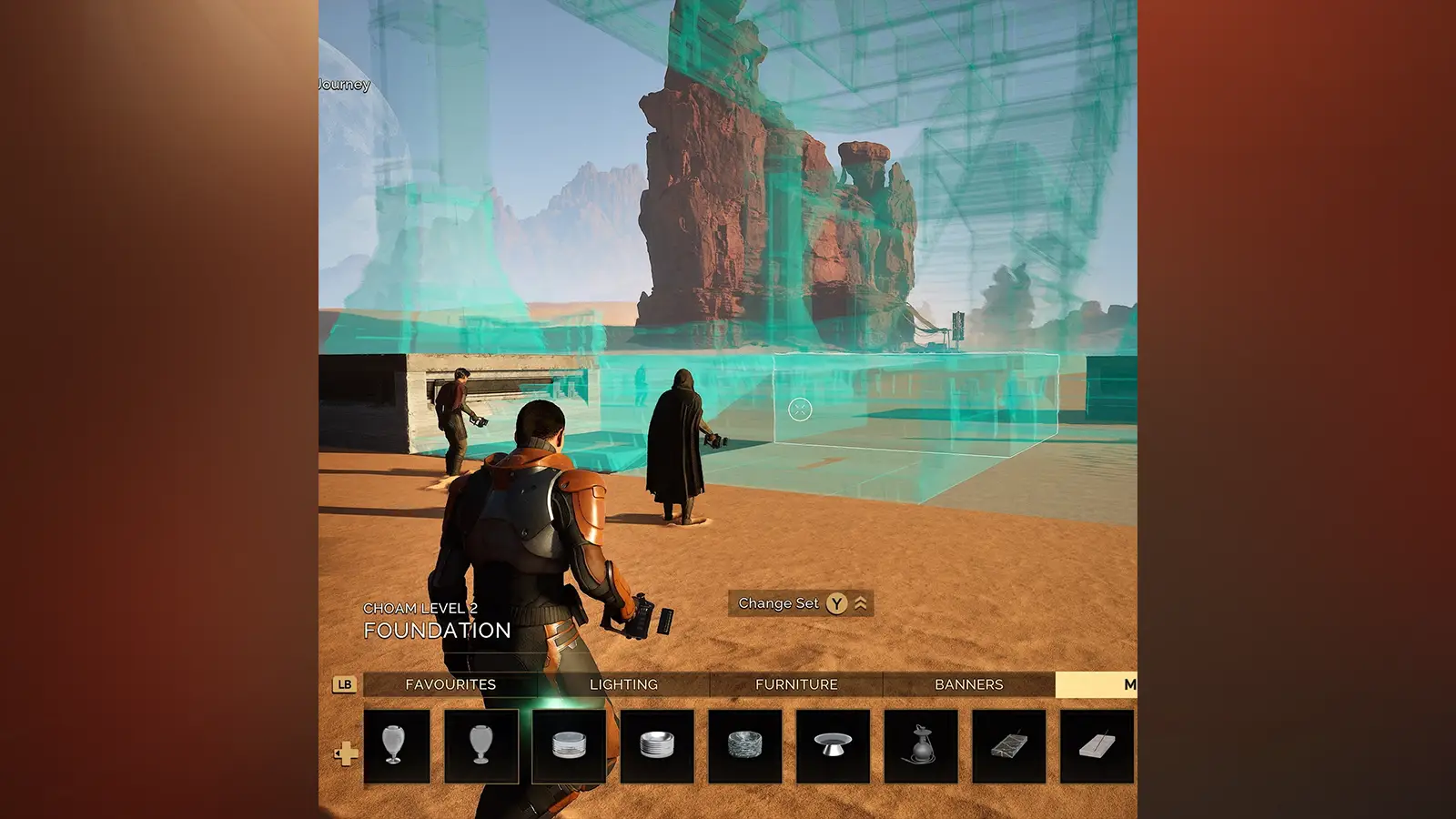
Task: Switch to the FAVOURITES tab
Action: [x=452, y=684]
